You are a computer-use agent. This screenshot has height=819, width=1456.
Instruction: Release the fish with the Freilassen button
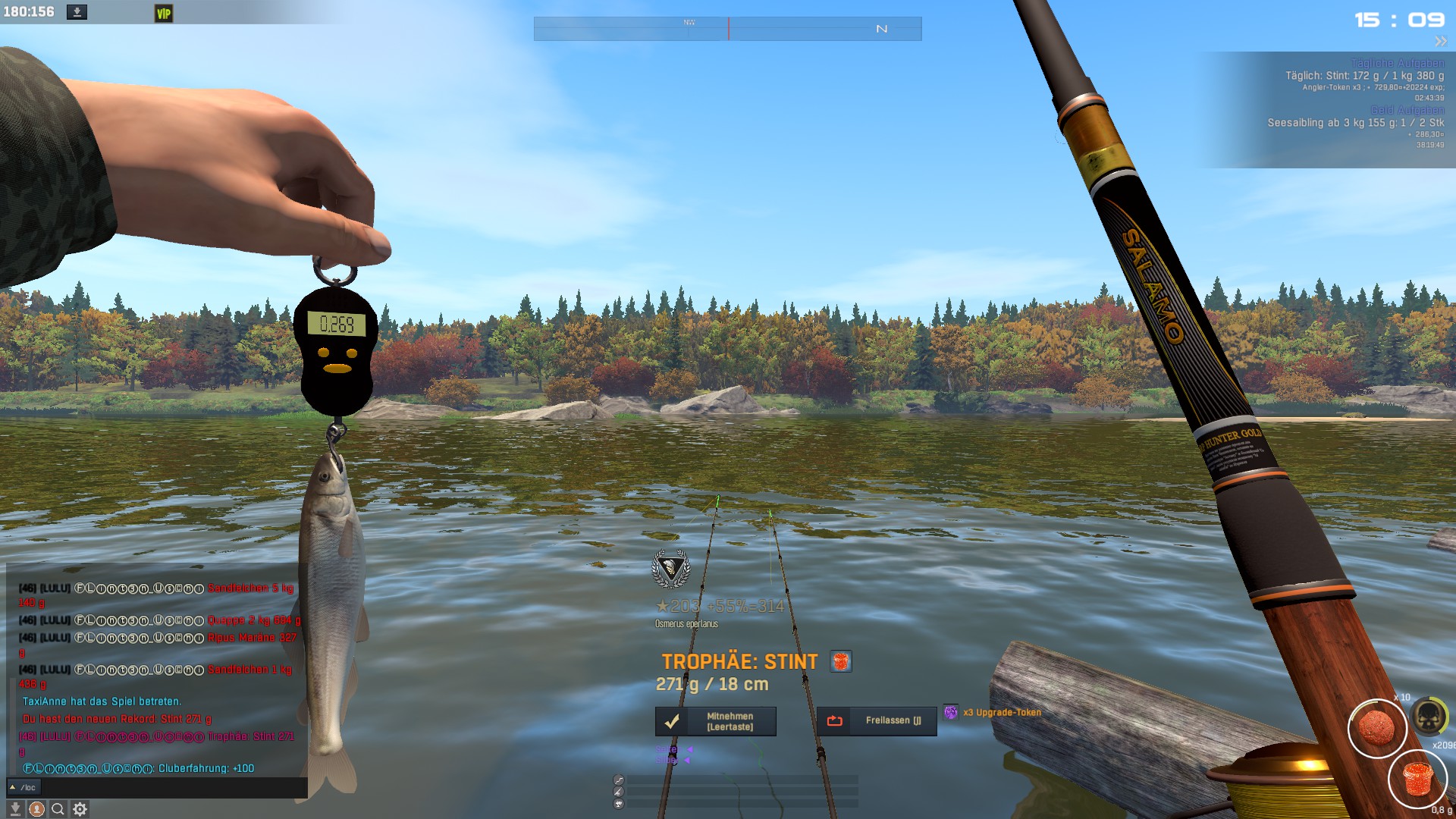pos(876,721)
